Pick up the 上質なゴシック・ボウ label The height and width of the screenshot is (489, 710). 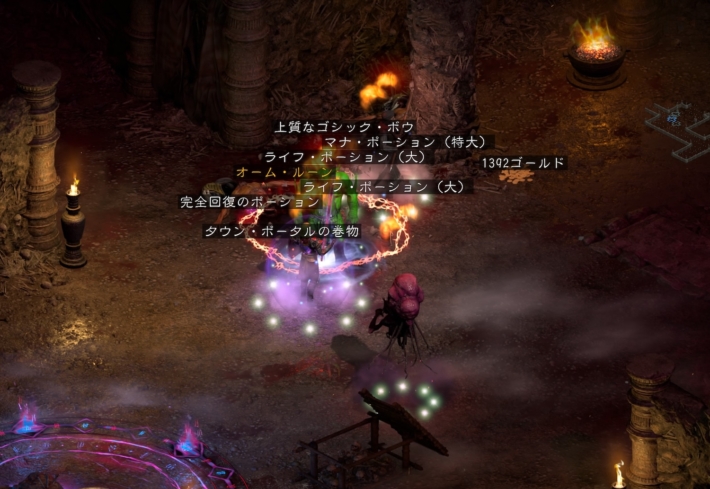[343, 128]
